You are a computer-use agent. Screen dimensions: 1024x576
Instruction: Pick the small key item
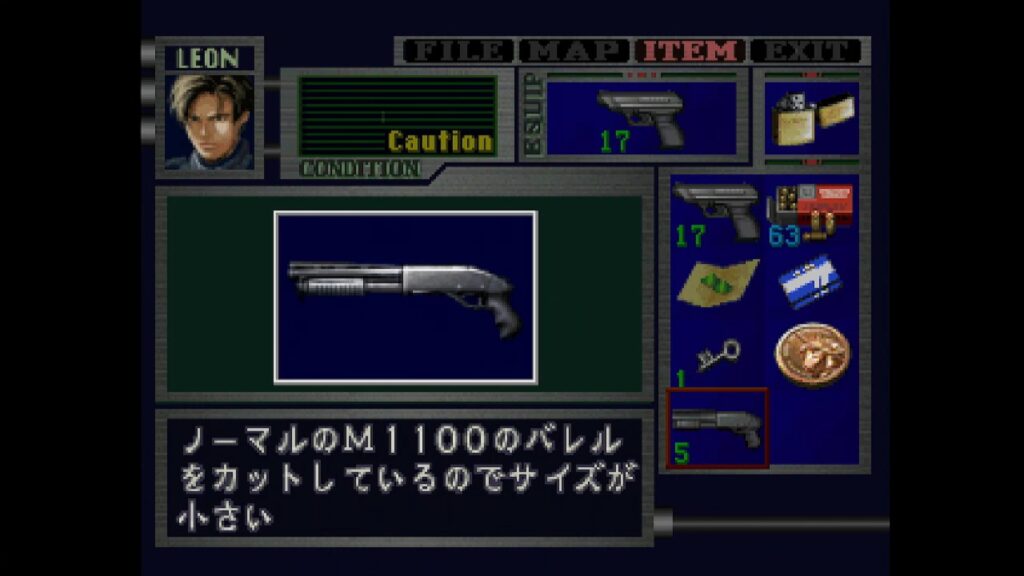(x=716, y=356)
